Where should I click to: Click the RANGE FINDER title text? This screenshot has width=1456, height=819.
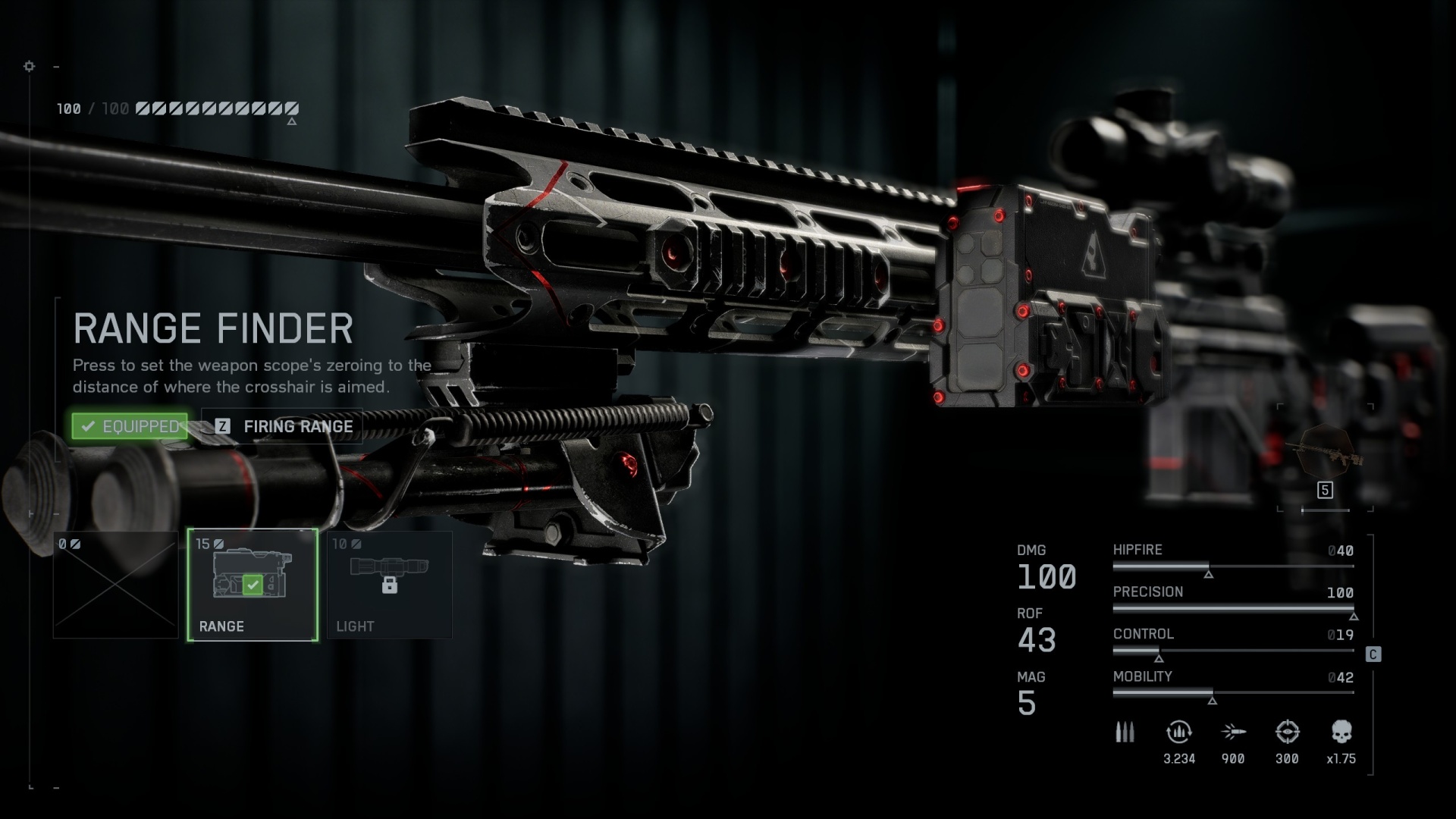click(x=213, y=328)
